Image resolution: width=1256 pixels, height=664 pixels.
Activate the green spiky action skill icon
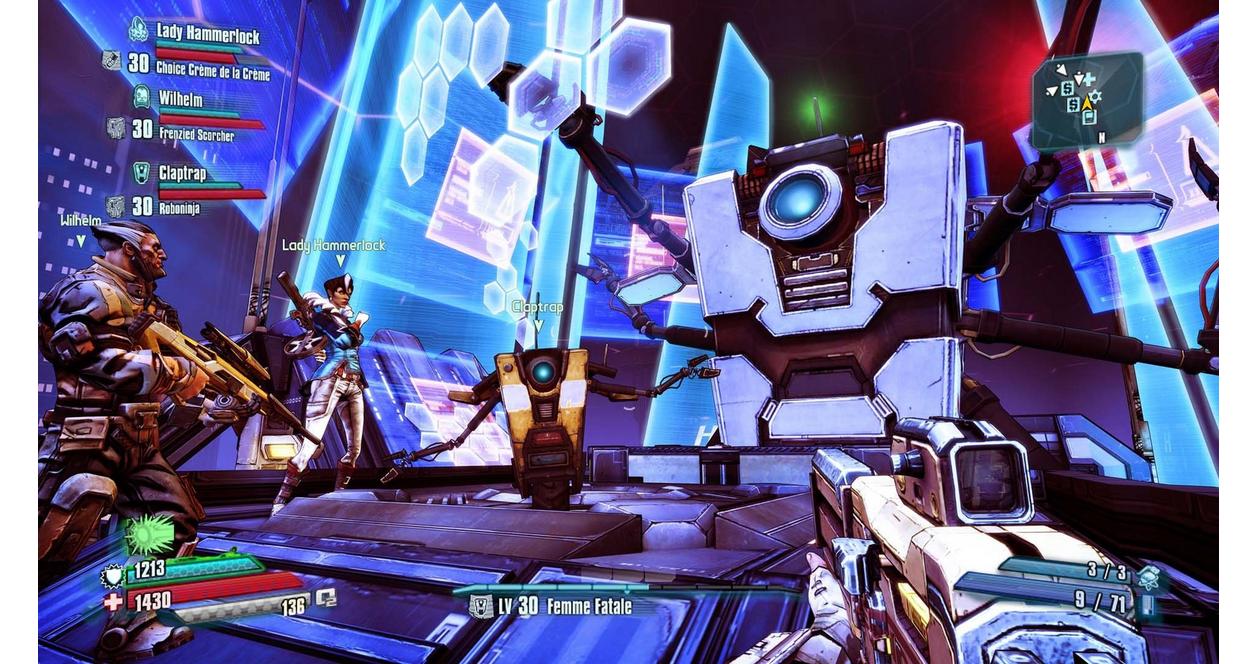(x=148, y=535)
